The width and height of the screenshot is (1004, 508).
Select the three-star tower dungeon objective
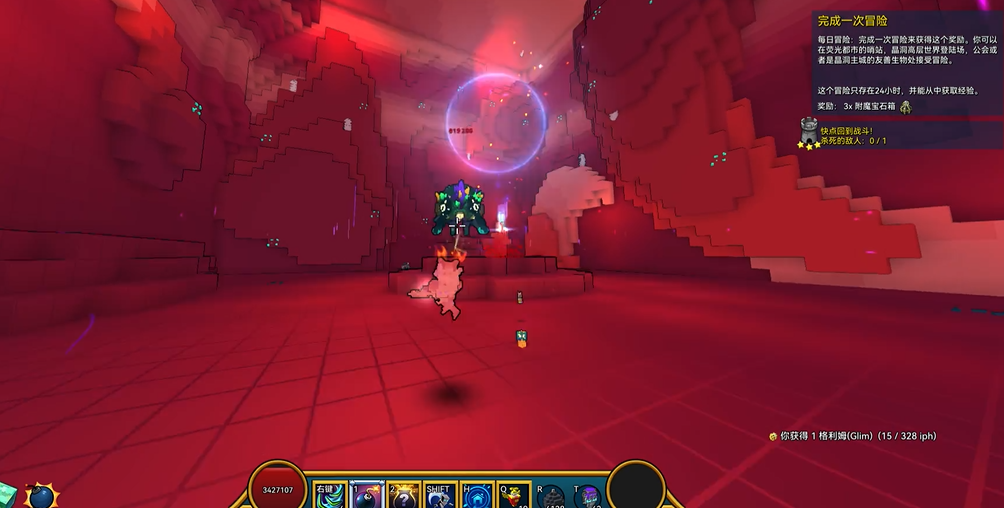(x=809, y=133)
